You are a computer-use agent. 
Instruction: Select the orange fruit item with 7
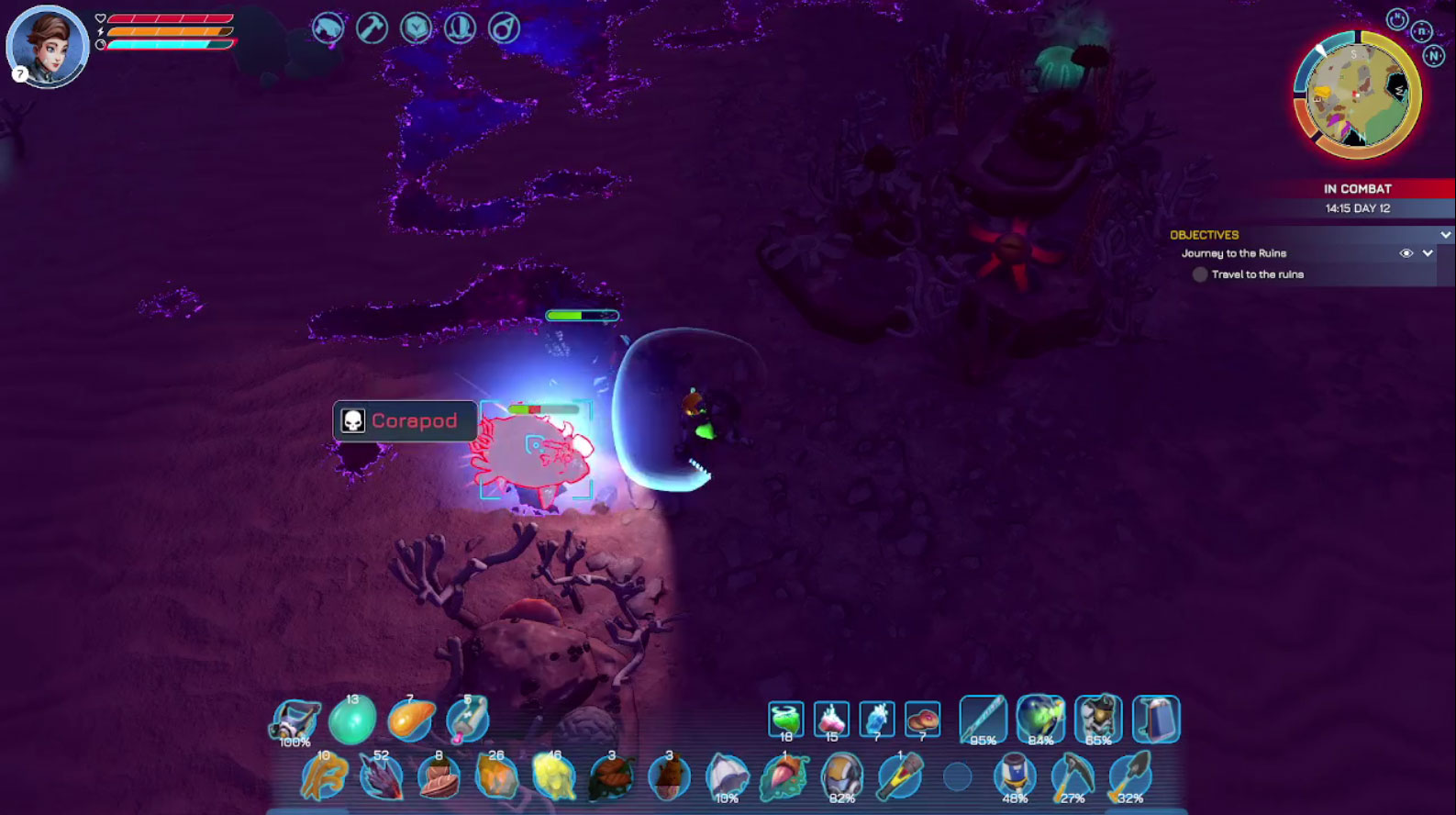coord(410,720)
